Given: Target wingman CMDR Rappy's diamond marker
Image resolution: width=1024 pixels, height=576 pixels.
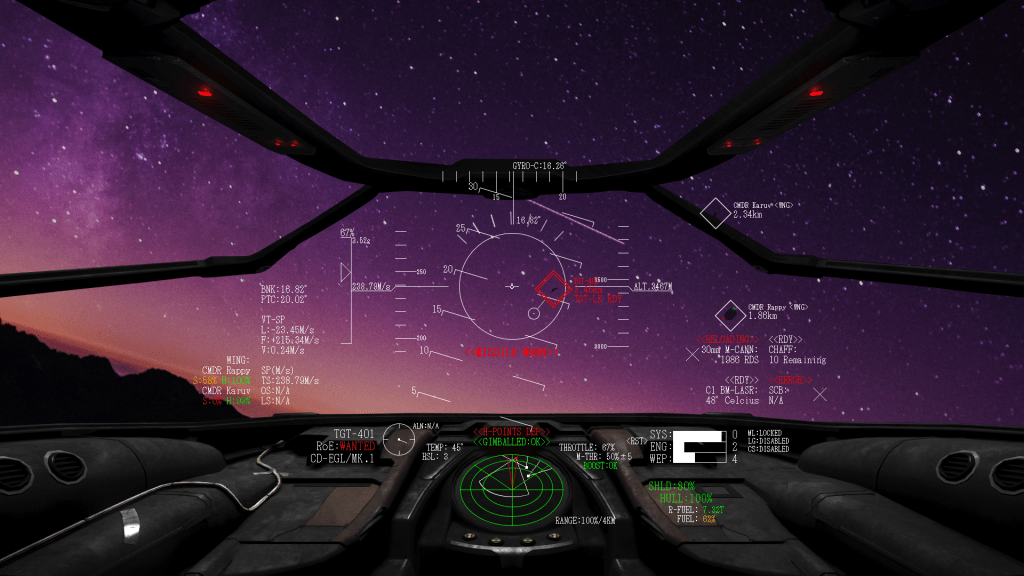Looking at the screenshot, I should 729,315.
